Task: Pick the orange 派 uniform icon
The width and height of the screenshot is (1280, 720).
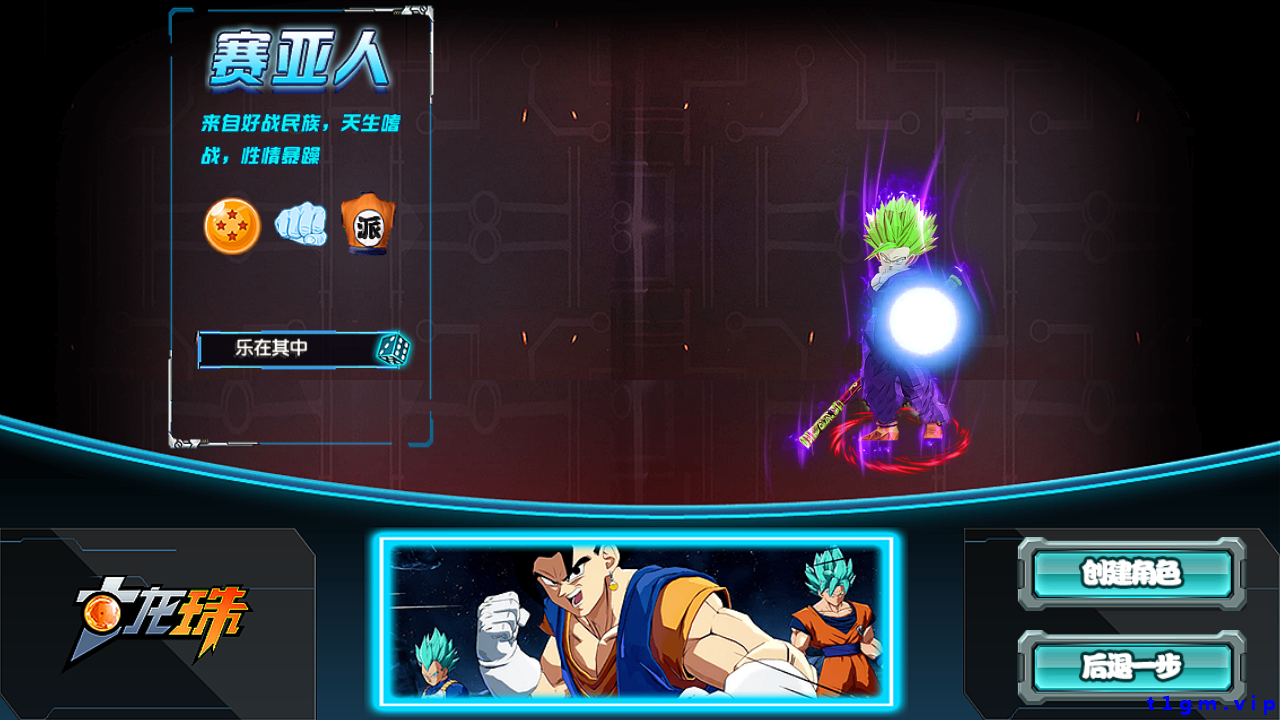Action: [x=368, y=224]
